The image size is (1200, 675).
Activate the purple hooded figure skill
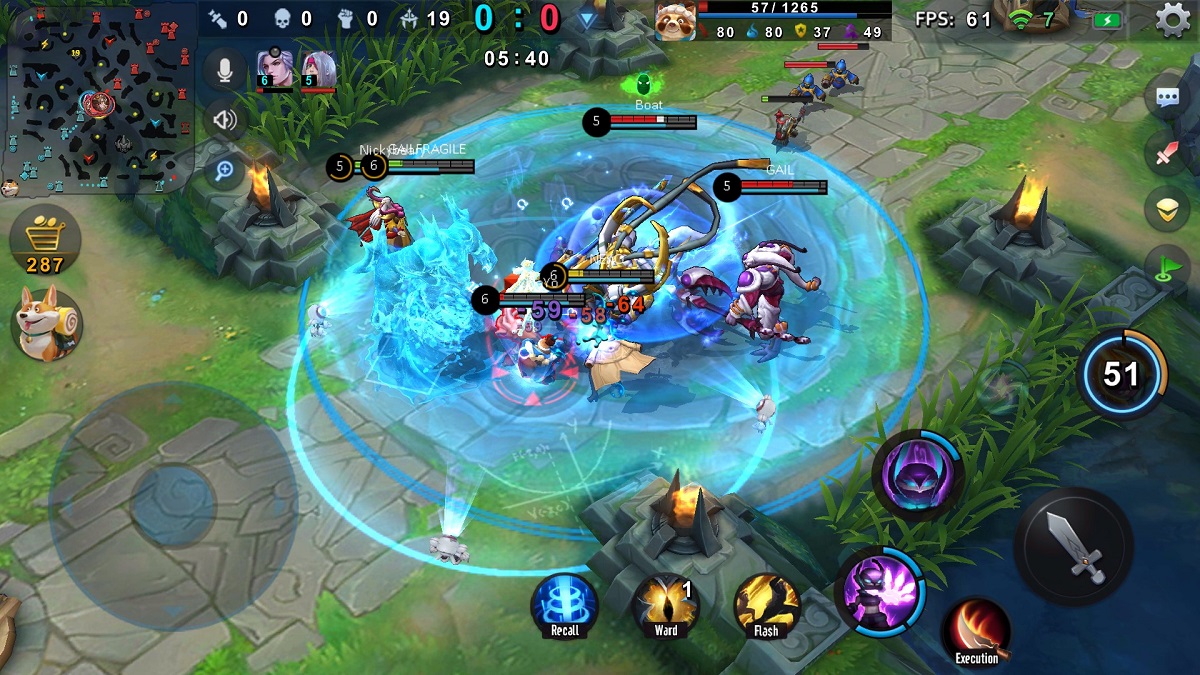pos(917,476)
